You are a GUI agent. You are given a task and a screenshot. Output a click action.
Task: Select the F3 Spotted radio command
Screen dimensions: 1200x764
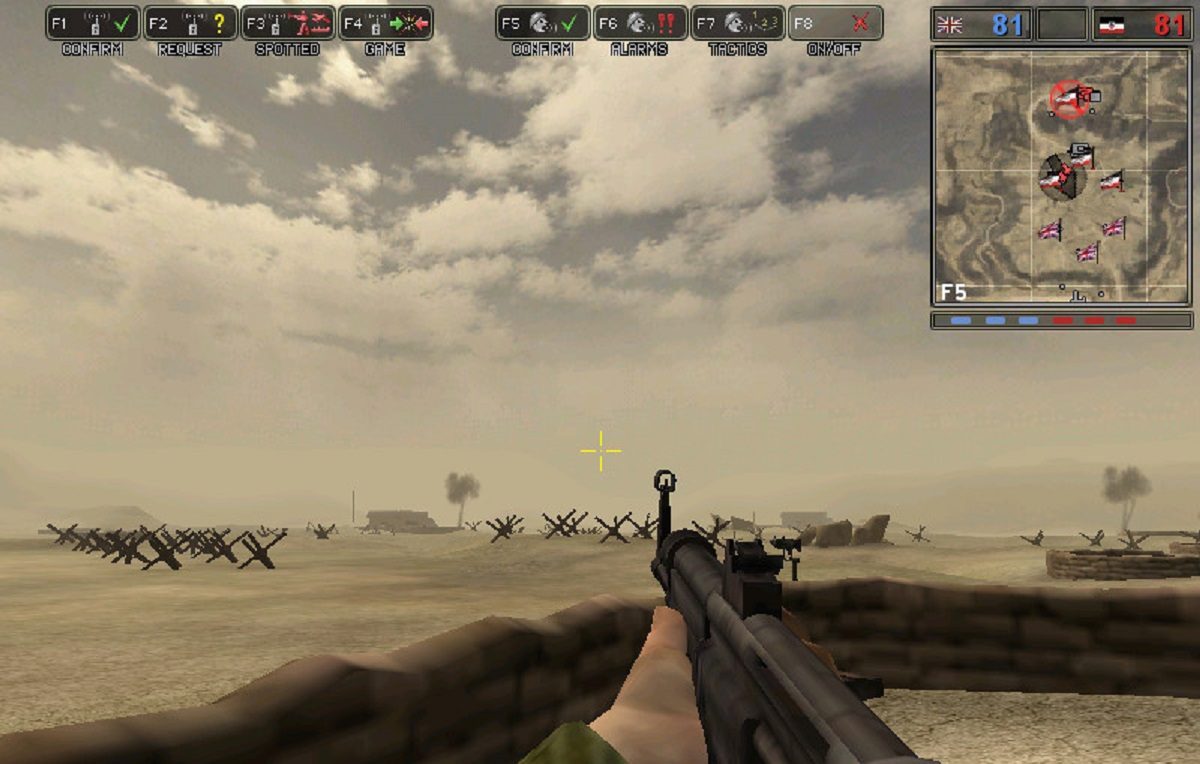tap(288, 23)
